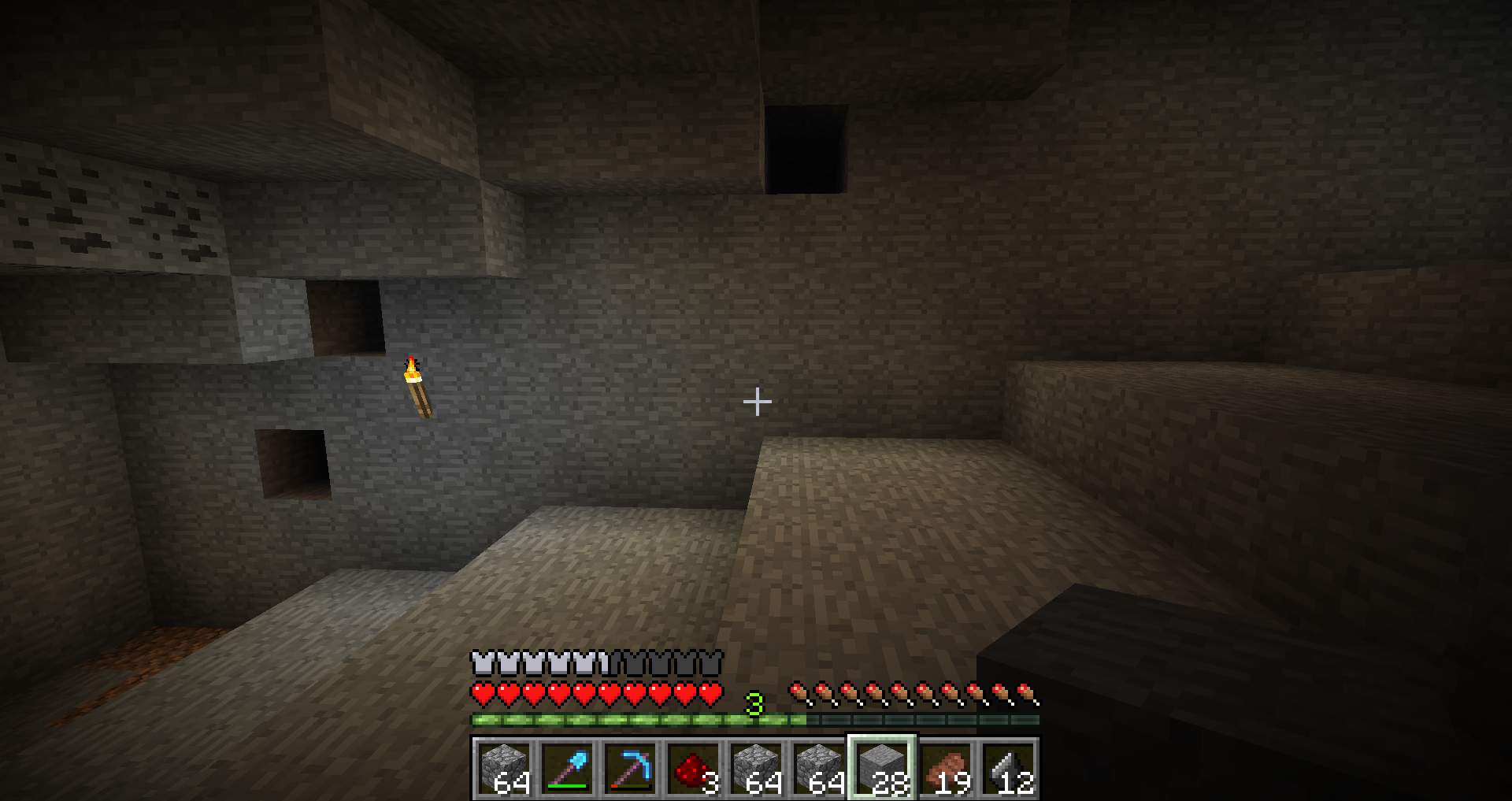Pick the flint stack of 12
The width and height of the screenshot is (1512, 801).
(1008, 769)
